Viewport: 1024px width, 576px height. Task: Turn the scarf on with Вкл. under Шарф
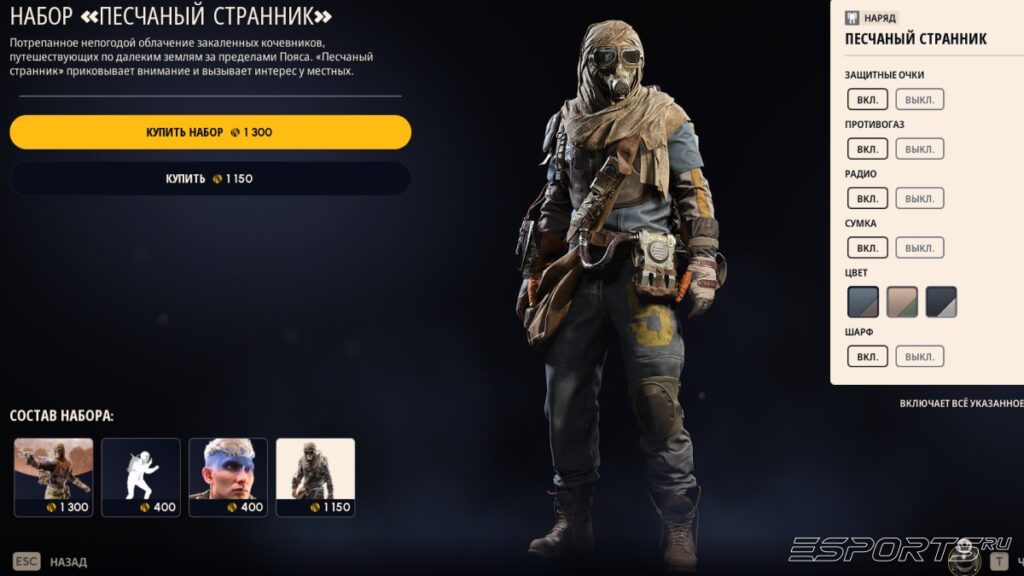tap(867, 356)
